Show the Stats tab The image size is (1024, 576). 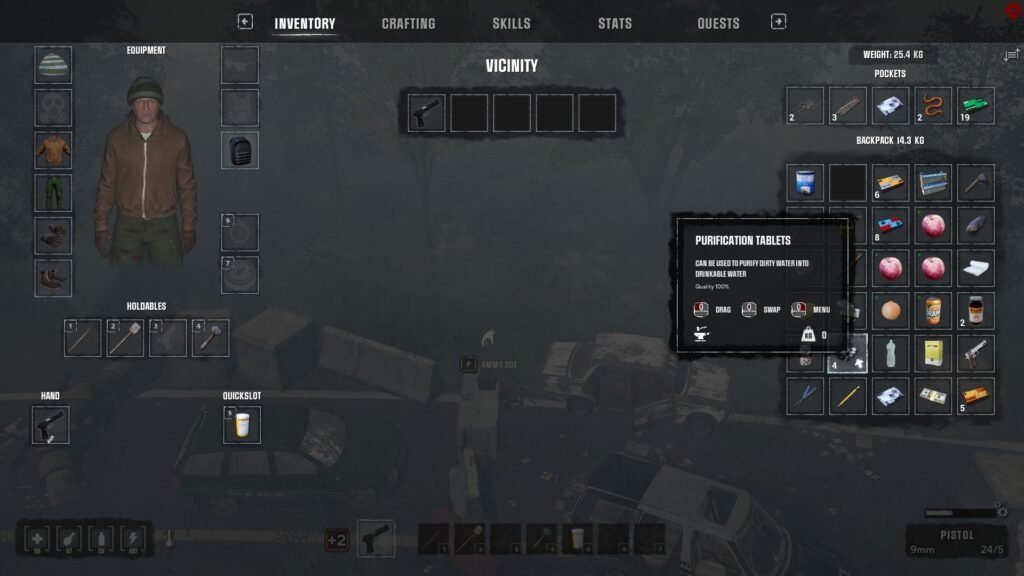pyautogui.click(x=614, y=23)
